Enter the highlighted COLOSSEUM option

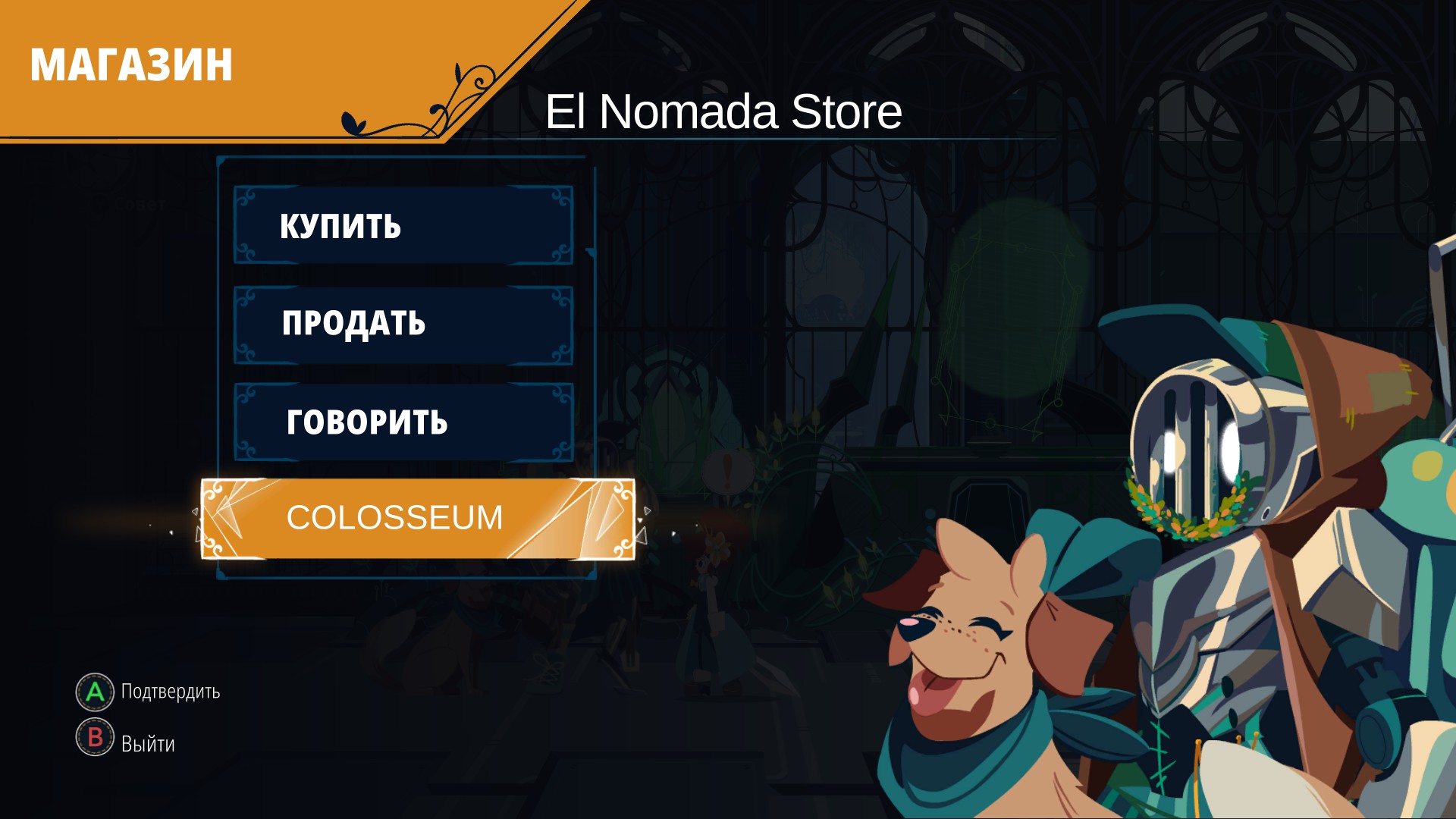coord(417,519)
